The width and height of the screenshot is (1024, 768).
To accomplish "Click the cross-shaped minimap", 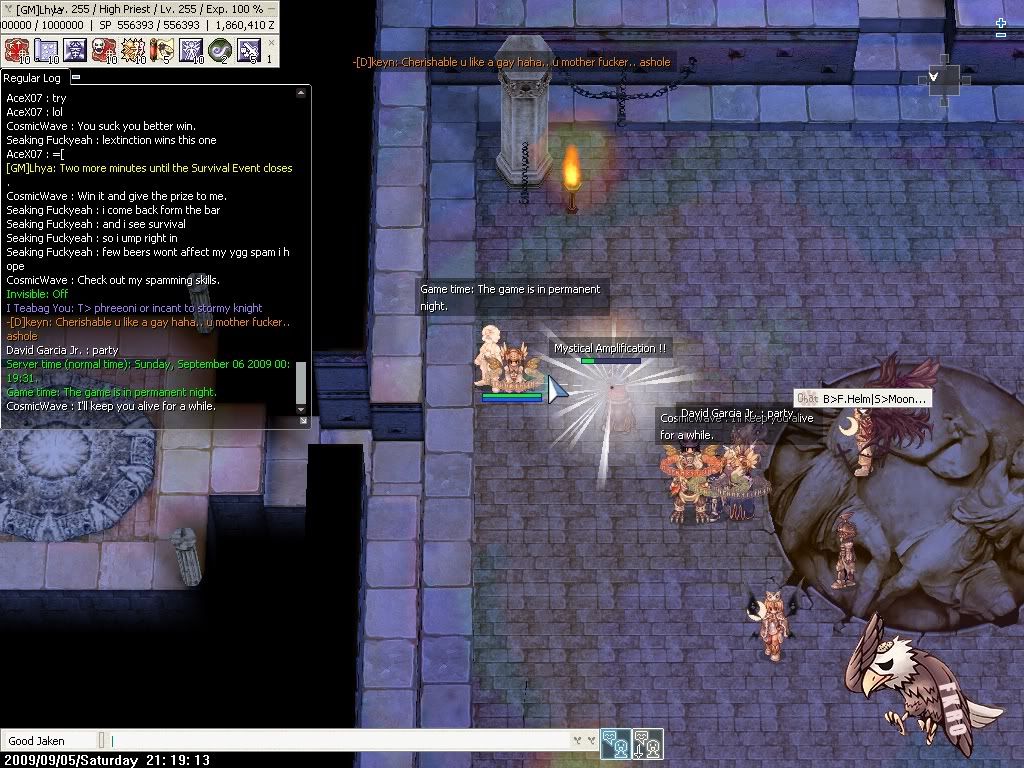I will 944,80.
